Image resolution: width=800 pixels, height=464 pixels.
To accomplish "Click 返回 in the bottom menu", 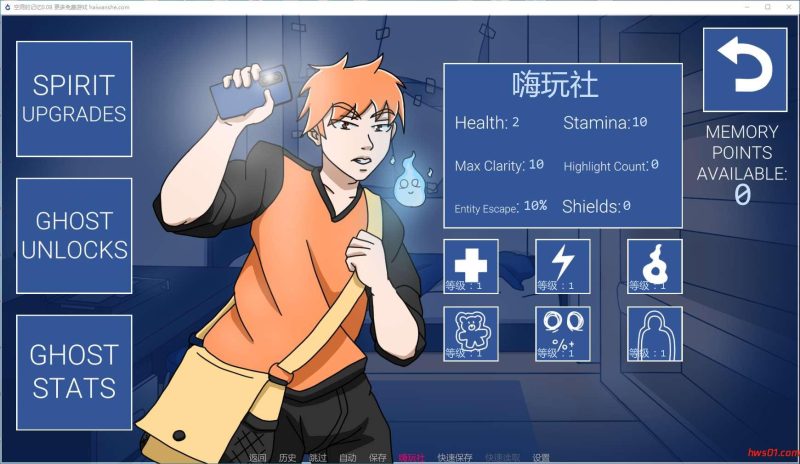I will 258,458.
